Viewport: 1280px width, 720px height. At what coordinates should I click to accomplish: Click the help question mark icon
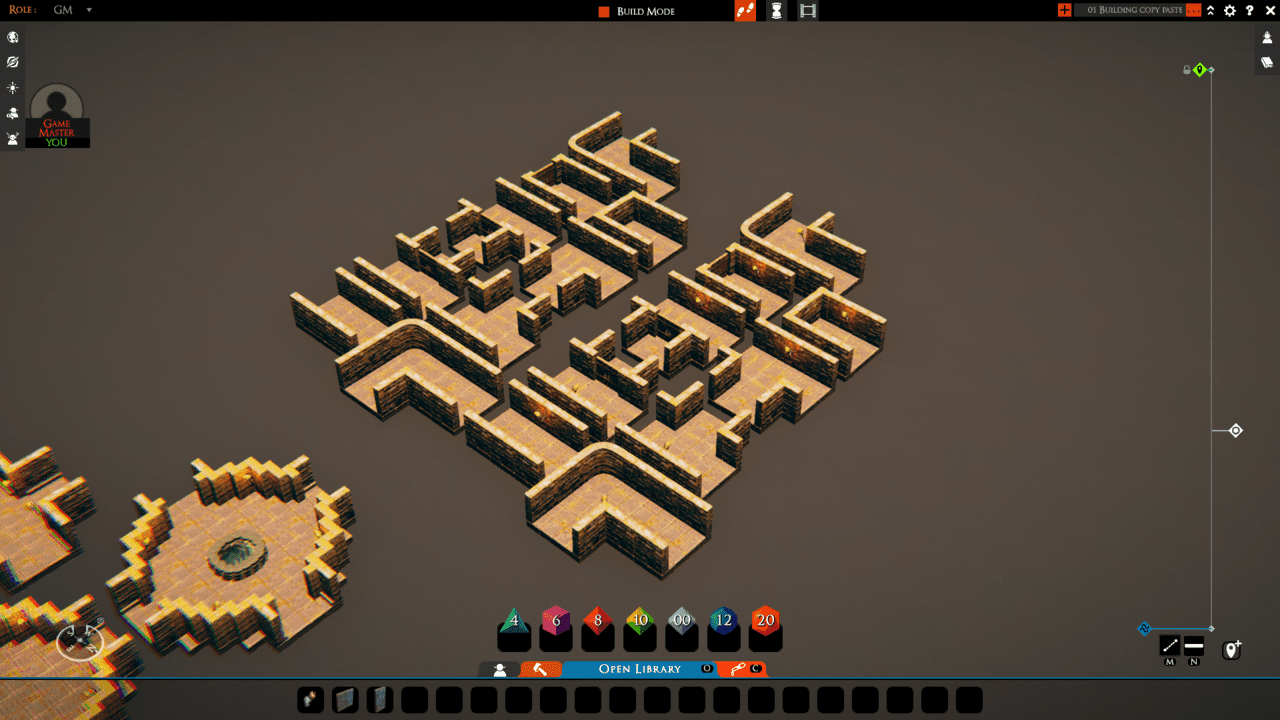(x=1250, y=10)
